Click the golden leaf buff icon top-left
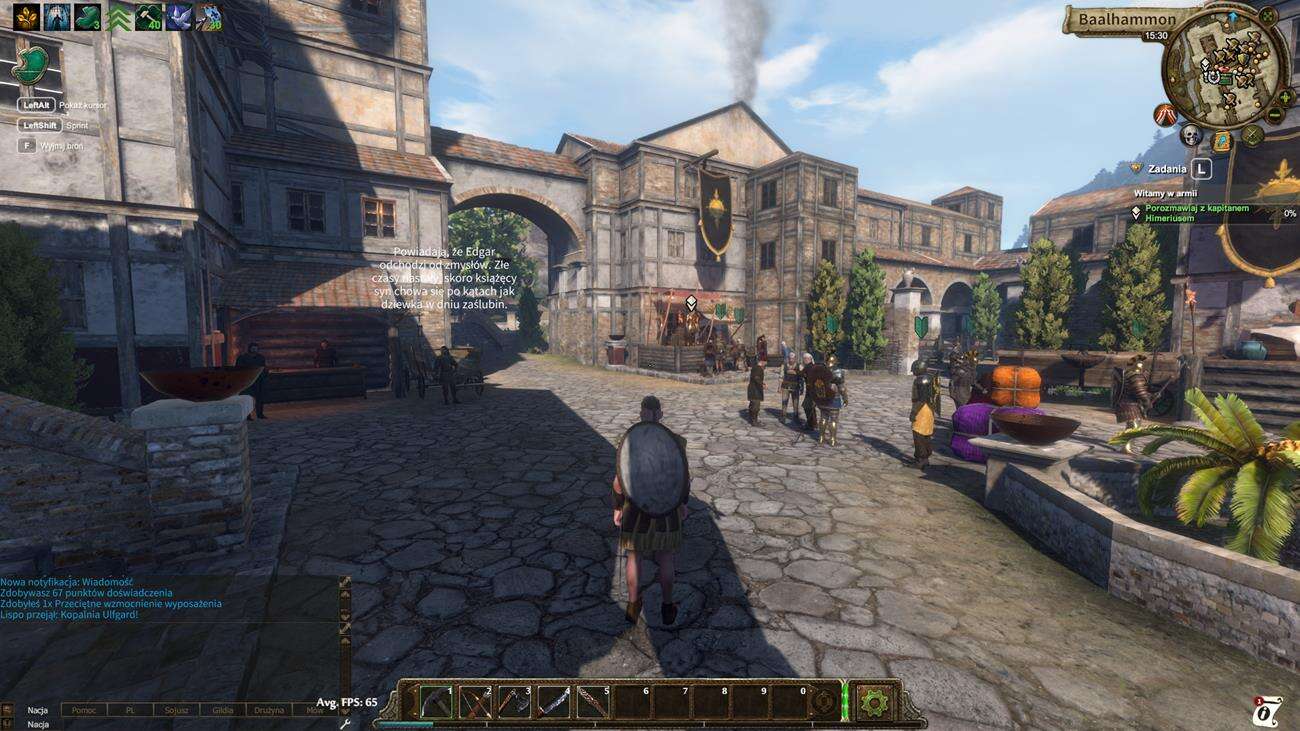Viewport: 1300px width, 731px height. (26, 17)
